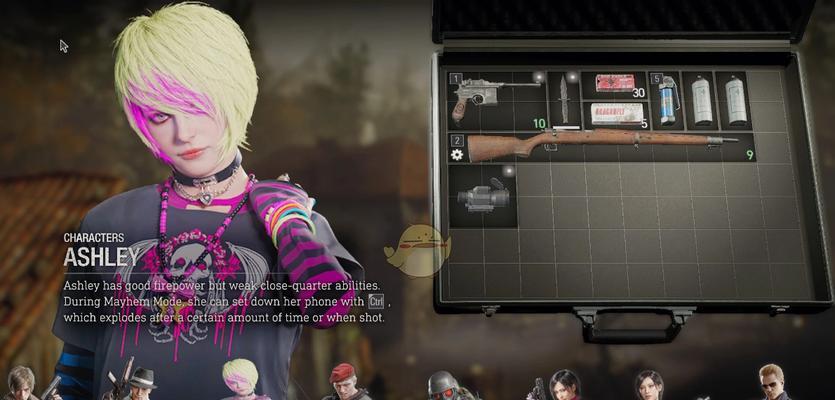
Task: Choose the fedora-wearing Luis portrait
Action: (142, 384)
